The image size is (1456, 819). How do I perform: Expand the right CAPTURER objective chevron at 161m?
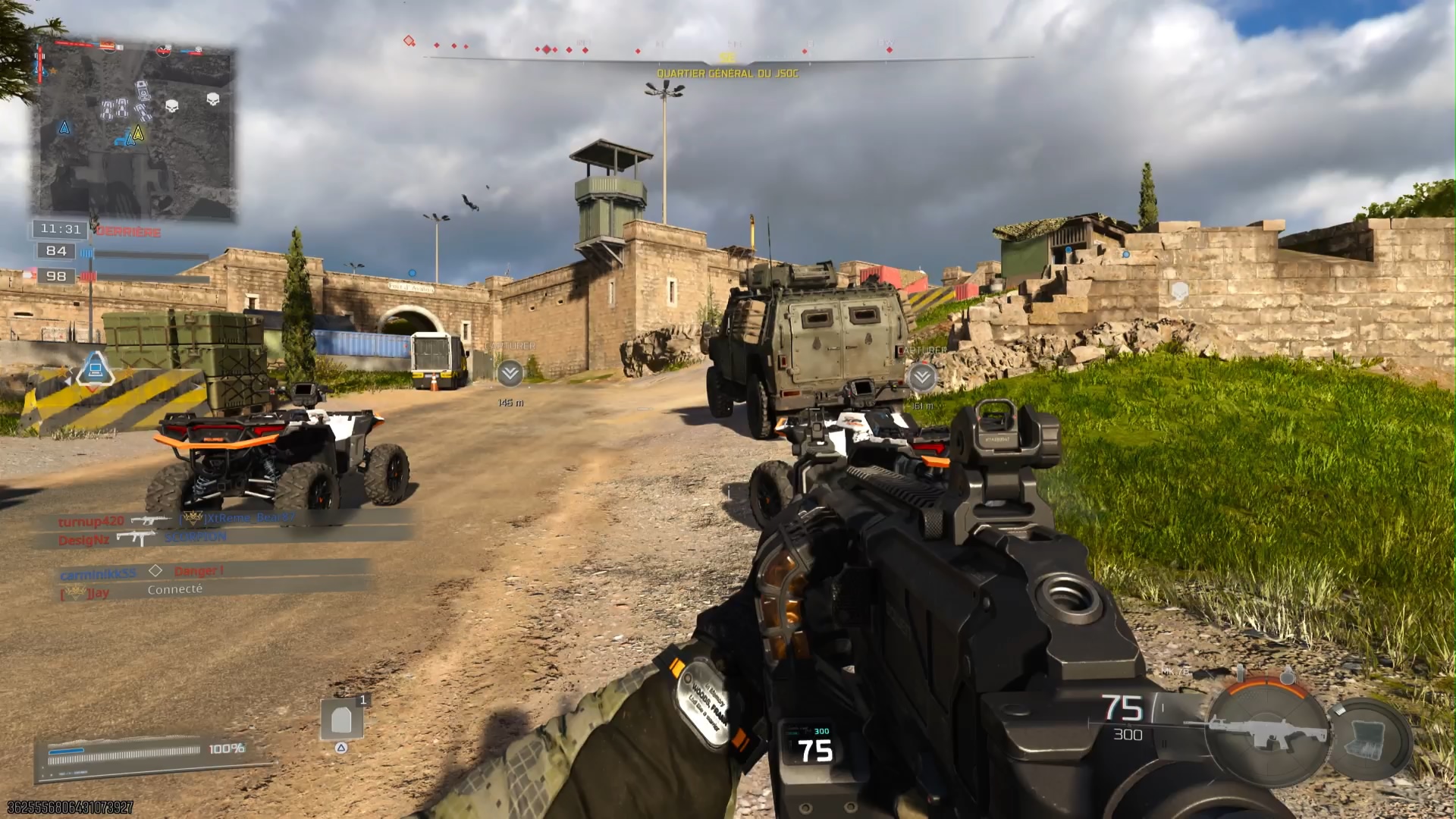click(x=922, y=377)
